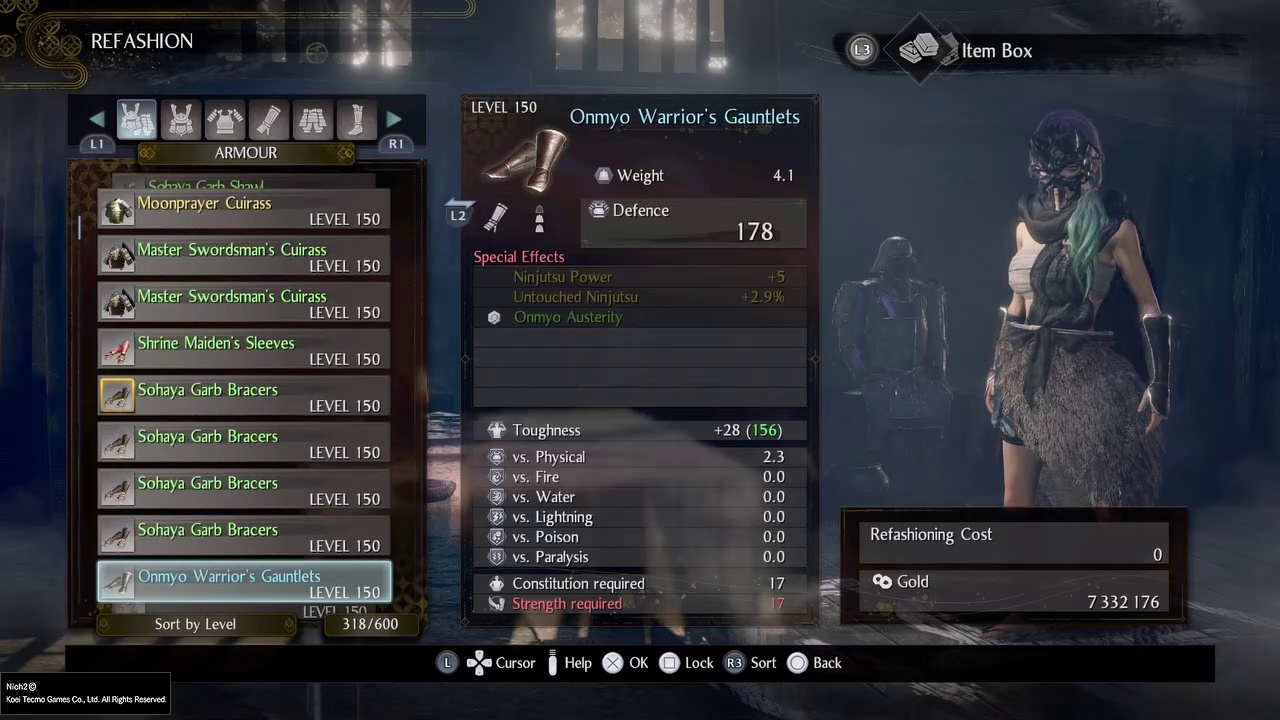The image size is (1280, 720).
Task: Pick the highlighted Onmyo Warrior's Gauntlets row
Action: (244, 583)
